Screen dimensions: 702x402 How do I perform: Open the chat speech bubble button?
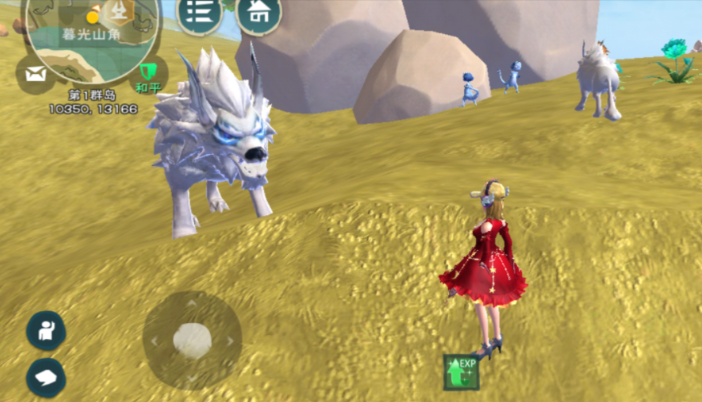point(45,377)
